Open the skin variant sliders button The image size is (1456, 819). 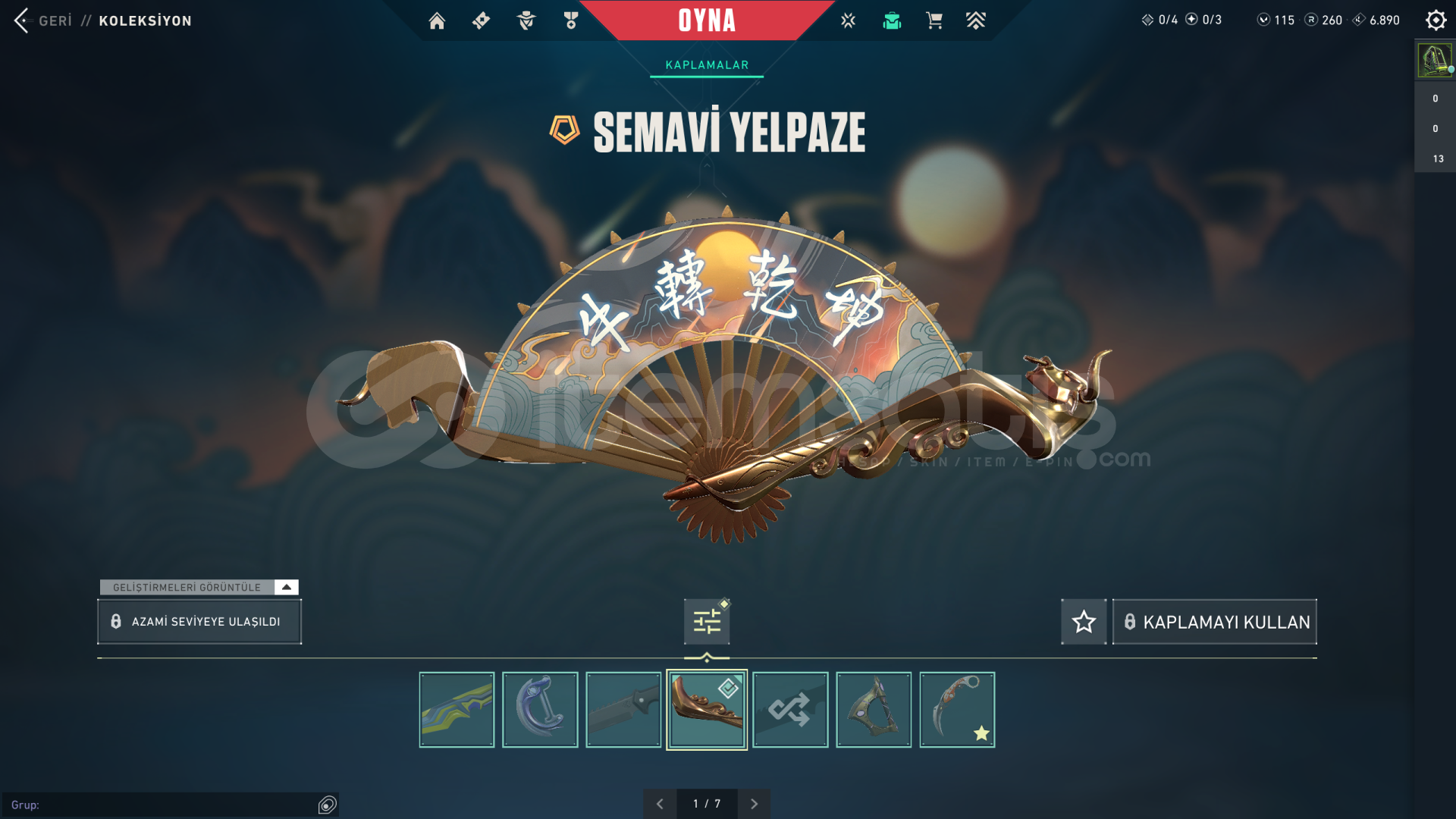click(x=707, y=622)
